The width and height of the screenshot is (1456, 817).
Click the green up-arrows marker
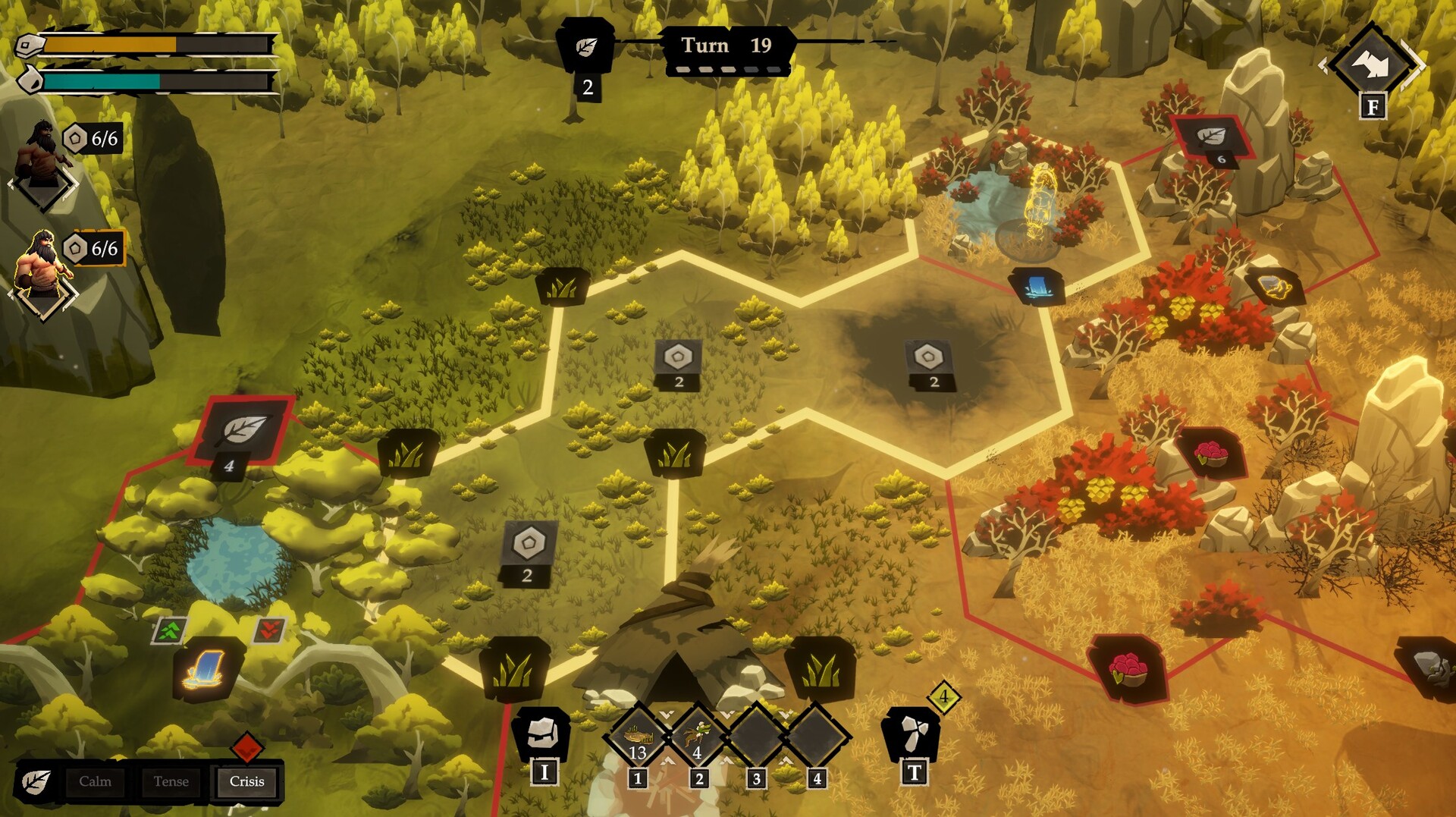tap(171, 630)
